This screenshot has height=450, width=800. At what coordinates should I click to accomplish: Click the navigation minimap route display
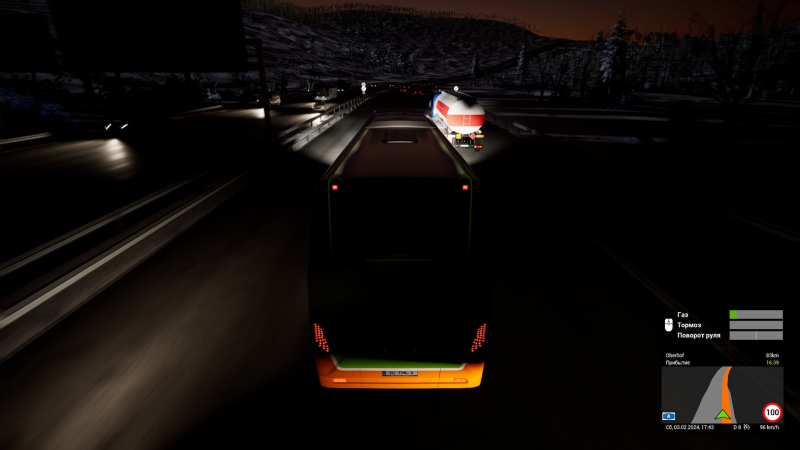click(x=721, y=394)
